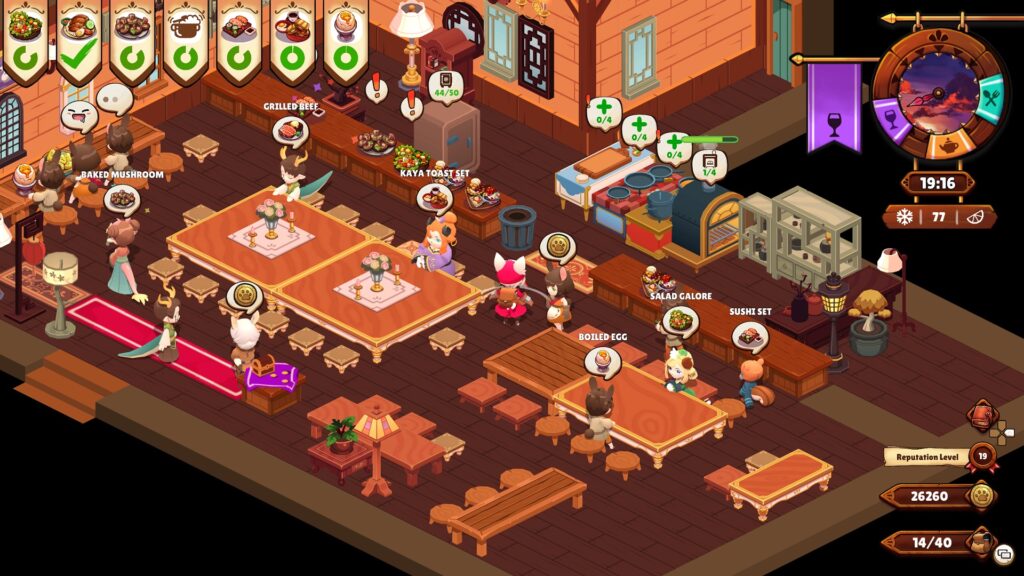1024x576 pixels.
Task: Select the kaya toast set order banner
Action: click(292, 40)
